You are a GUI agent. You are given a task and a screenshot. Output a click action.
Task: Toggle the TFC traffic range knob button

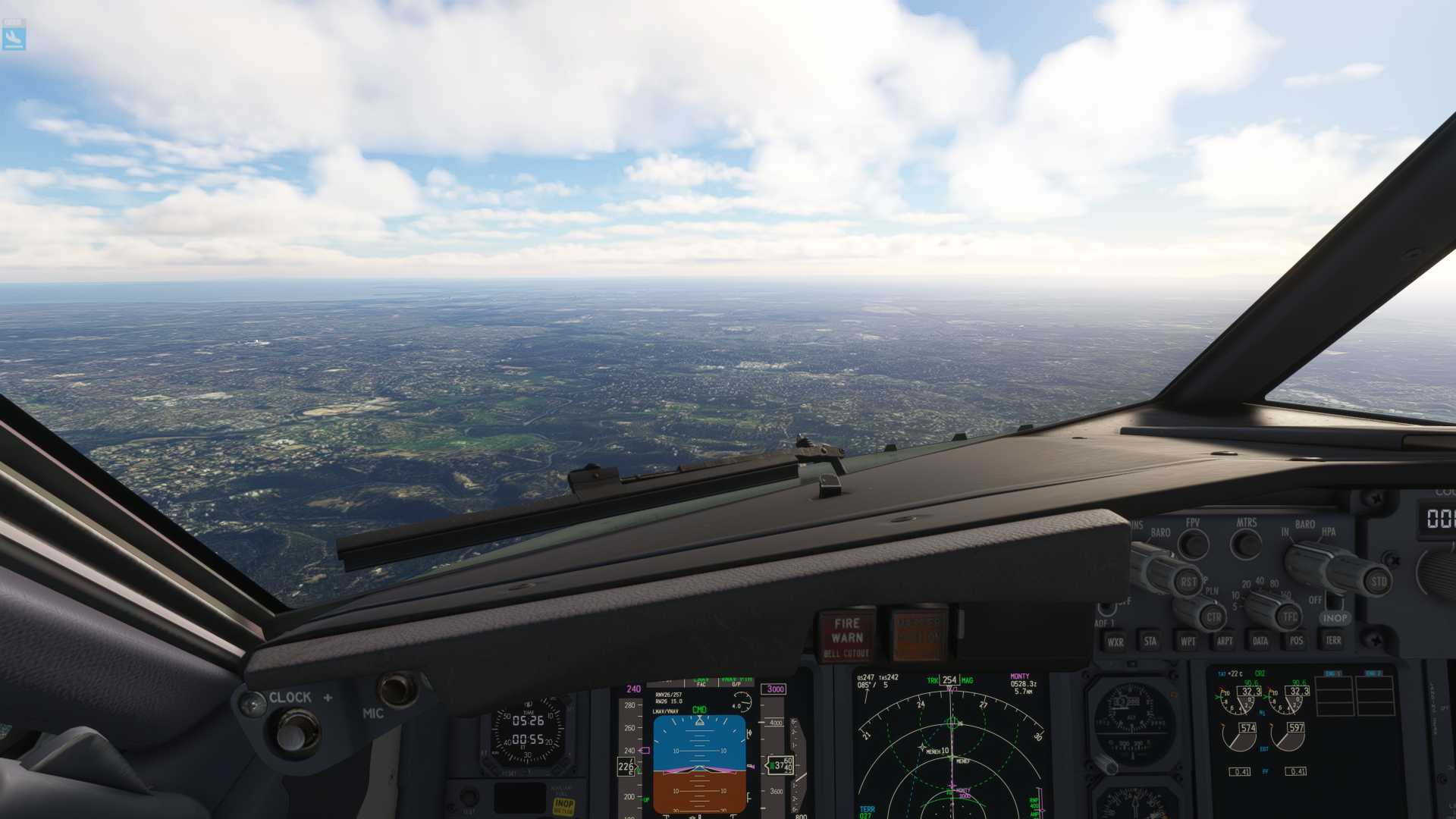pyautogui.click(x=1290, y=617)
